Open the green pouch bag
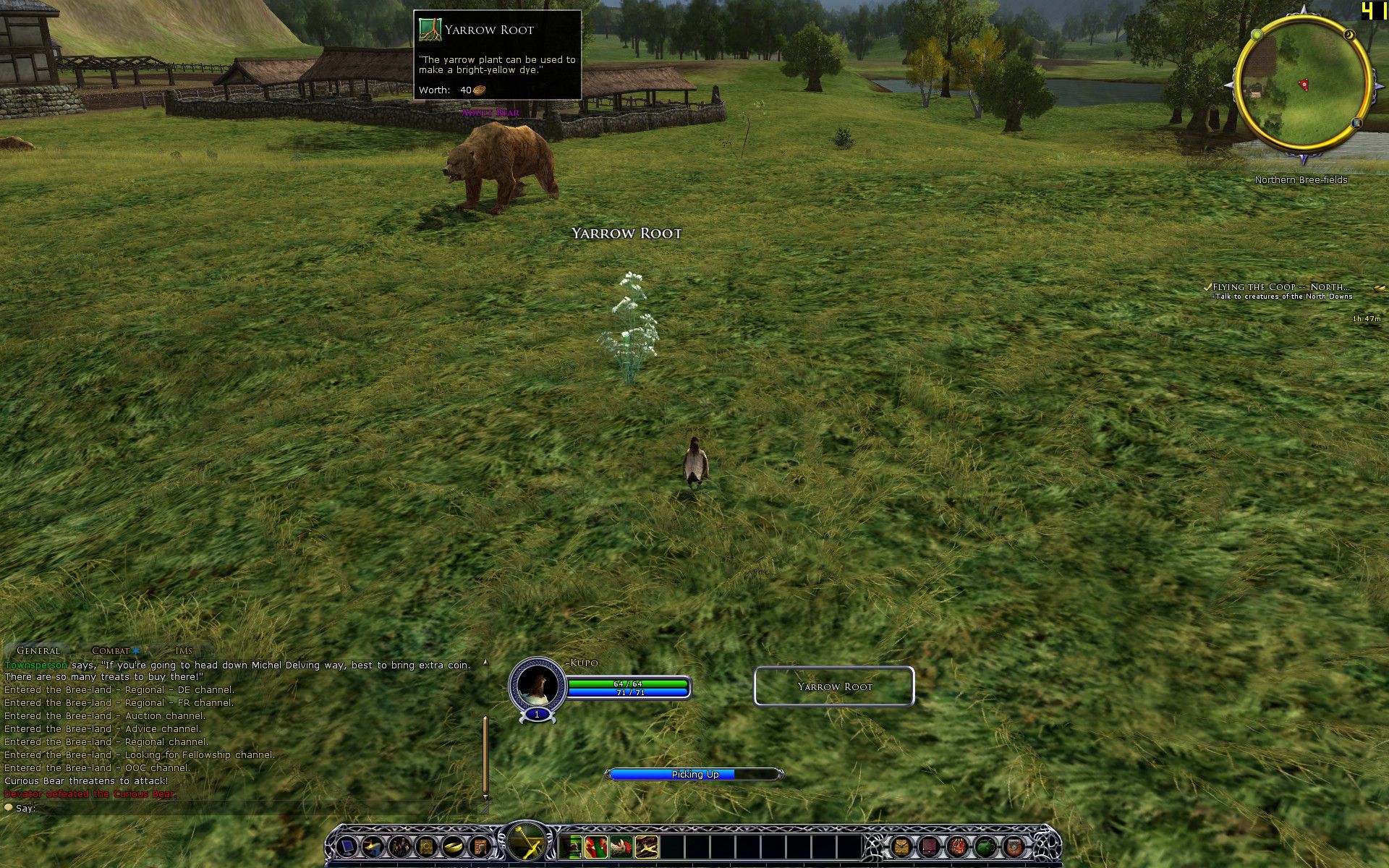This screenshot has height=868, width=1389. point(986,846)
